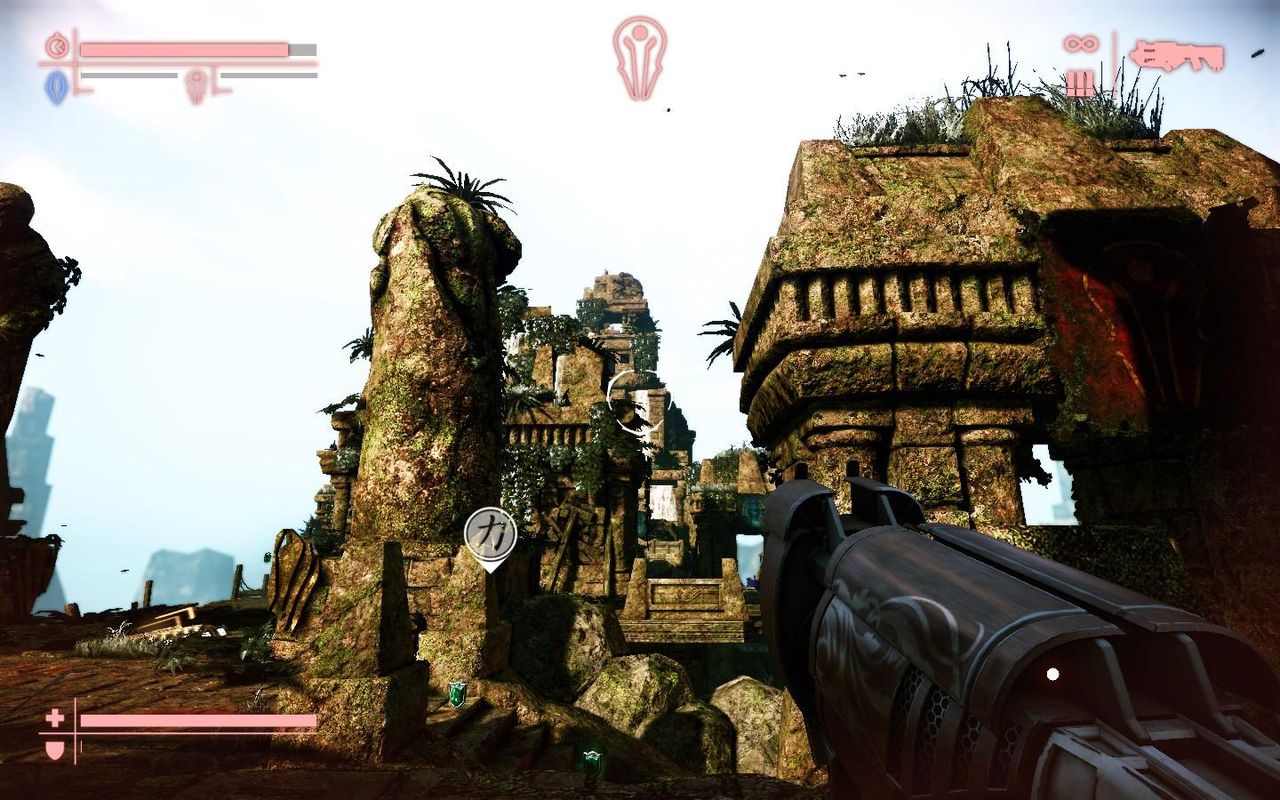Select the pink rifle weapon icon

click(x=1177, y=55)
